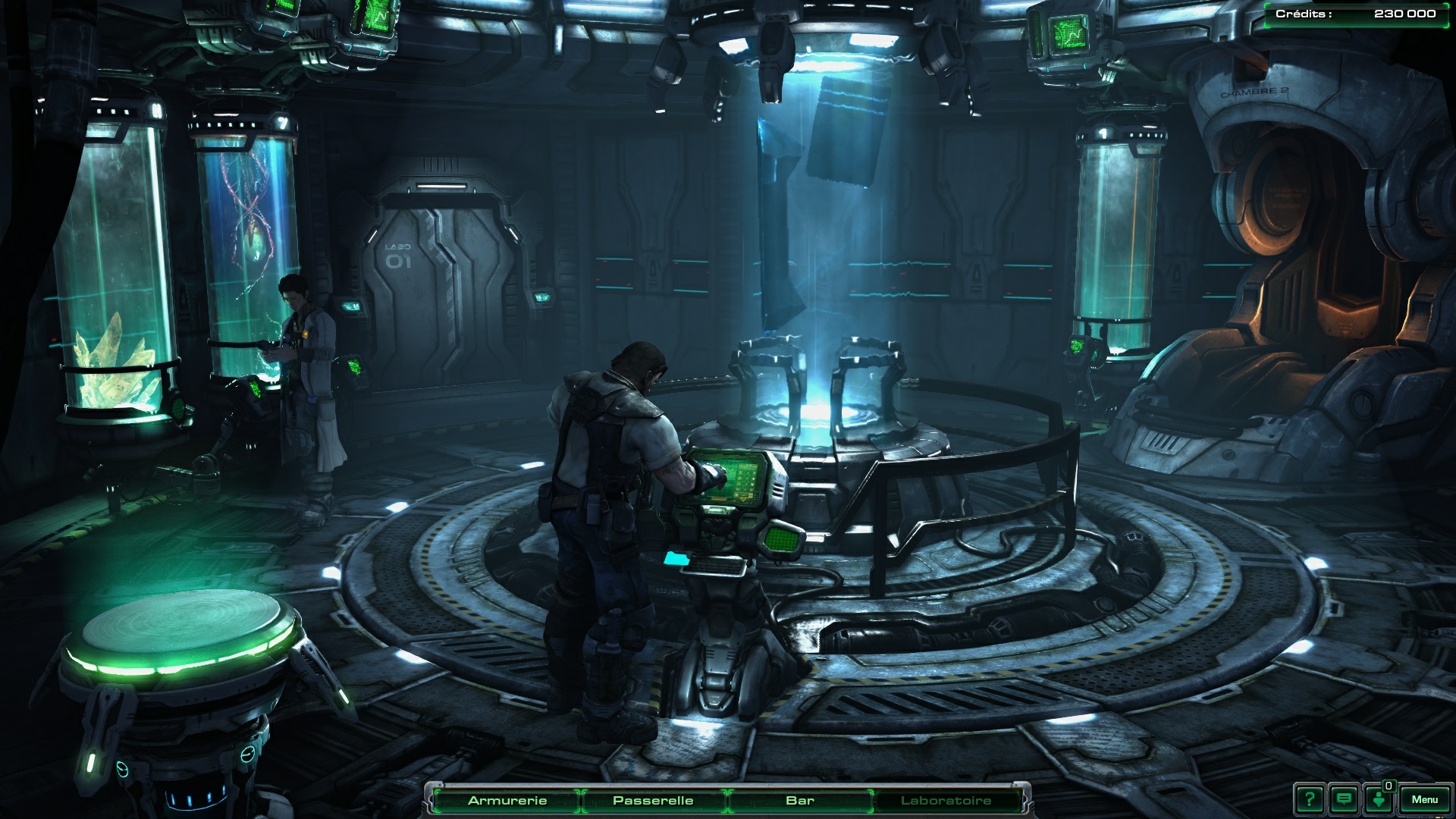Image resolution: width=1456 pixels, height=819 pixels.
Task: Open the question mark help button
Action: pyautogui.click(x=1309, y=799)
